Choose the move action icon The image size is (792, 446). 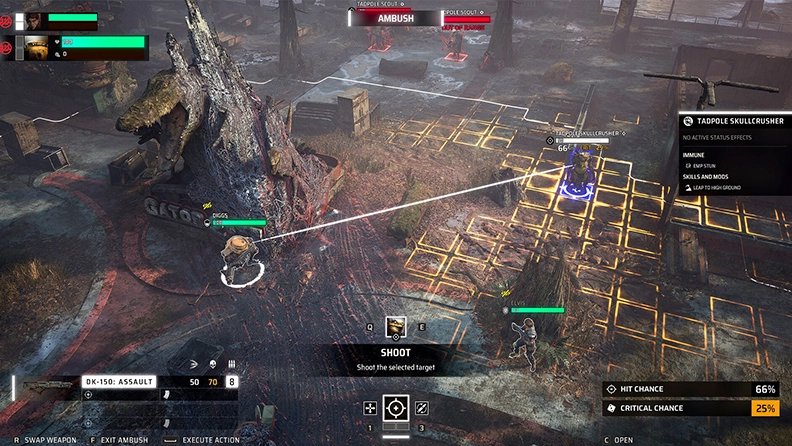(370, 408)
